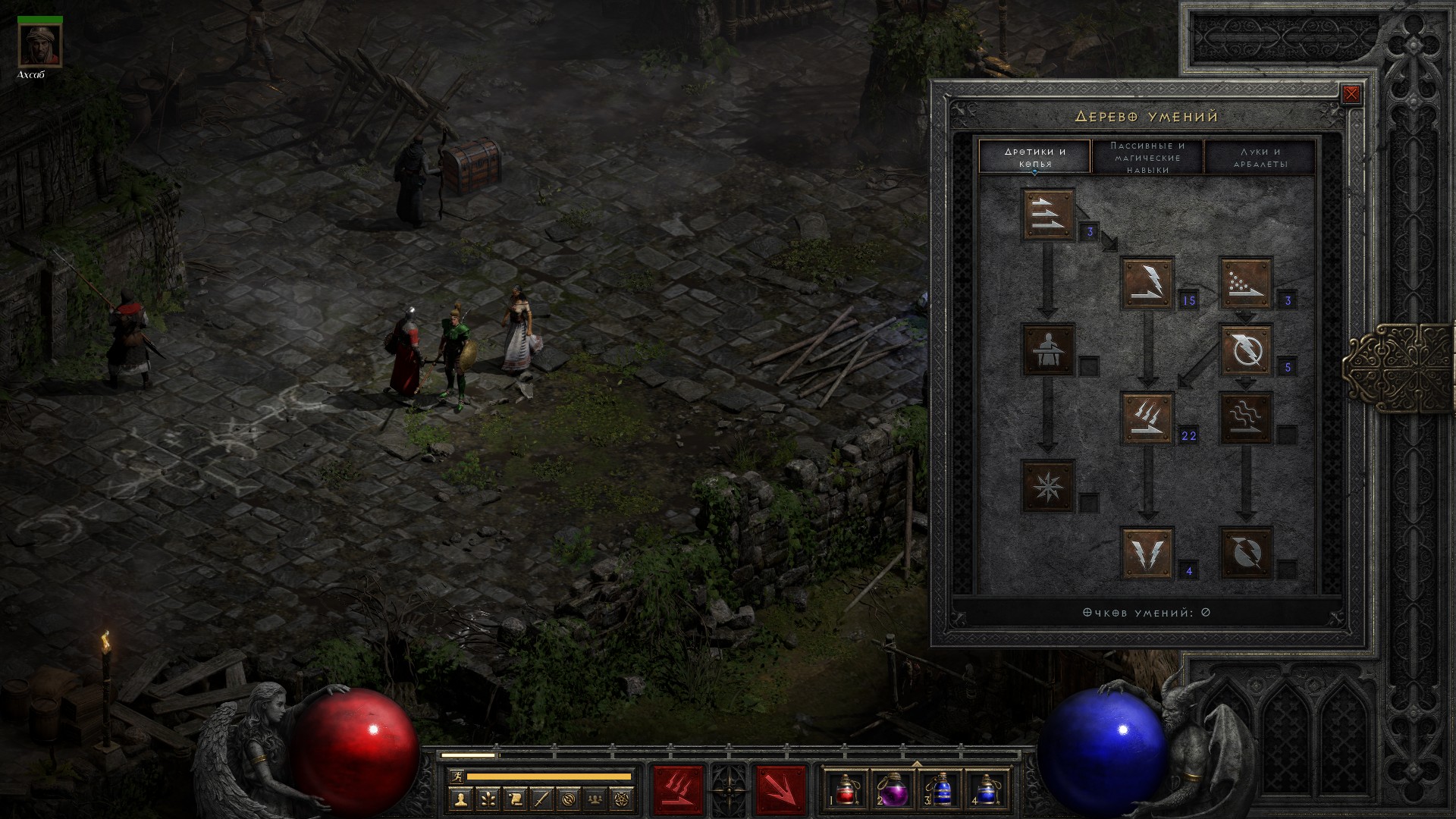1456x819 pixels.
Task: Select the Дротики и копья tab
Action: (1035, 158)
